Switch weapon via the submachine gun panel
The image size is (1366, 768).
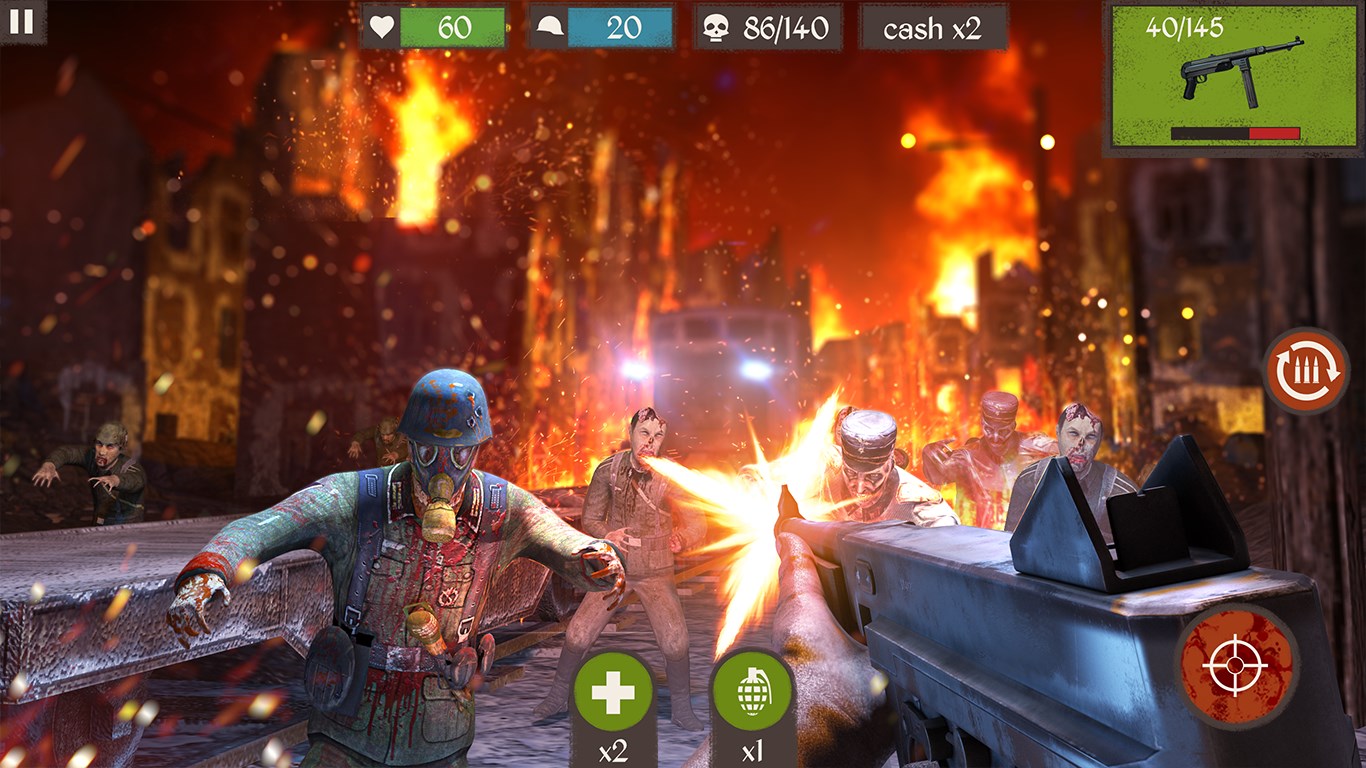click(1234, 78)
